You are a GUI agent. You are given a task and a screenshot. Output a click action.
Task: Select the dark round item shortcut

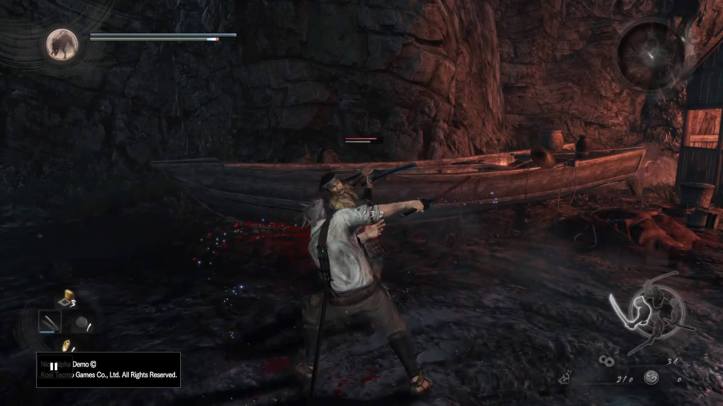pyautogui.click(x=81, y=323)
